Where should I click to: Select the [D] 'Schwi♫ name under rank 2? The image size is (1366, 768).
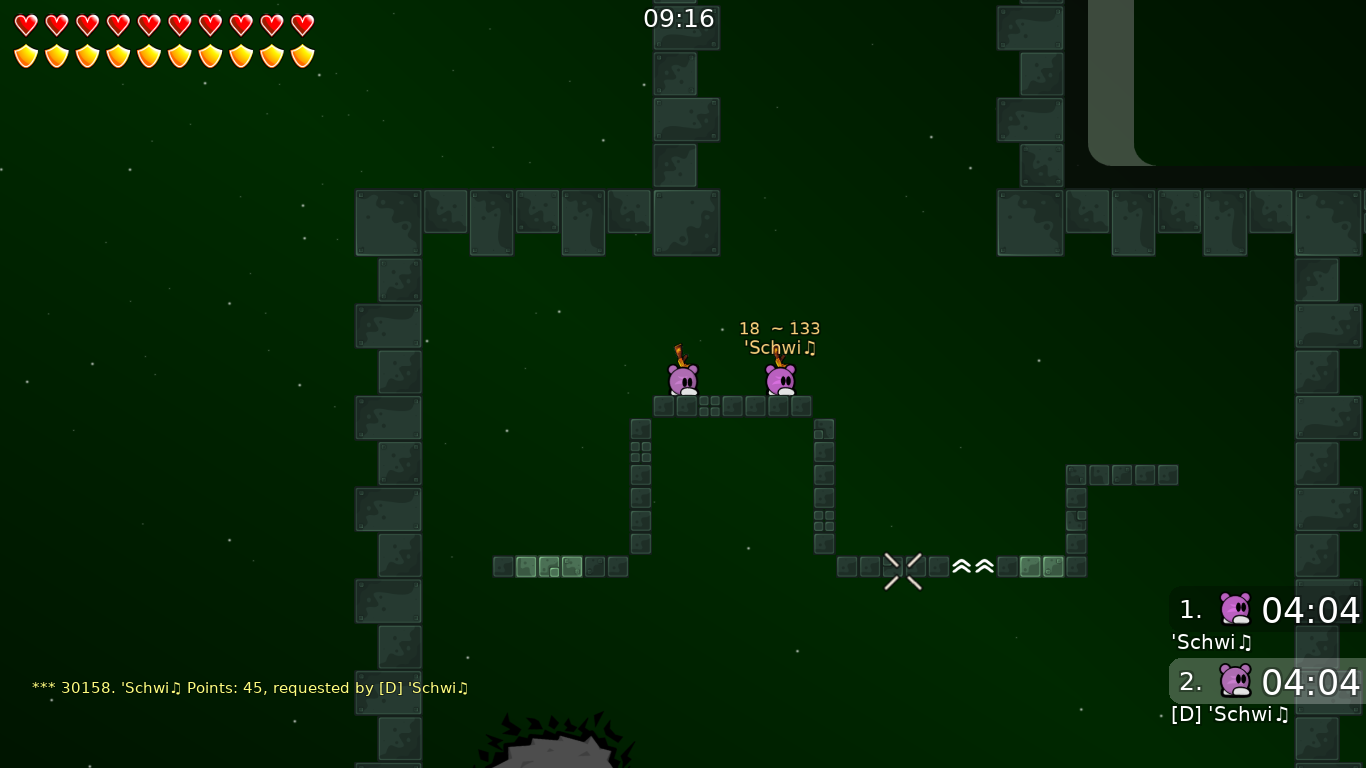[1230, 714]
